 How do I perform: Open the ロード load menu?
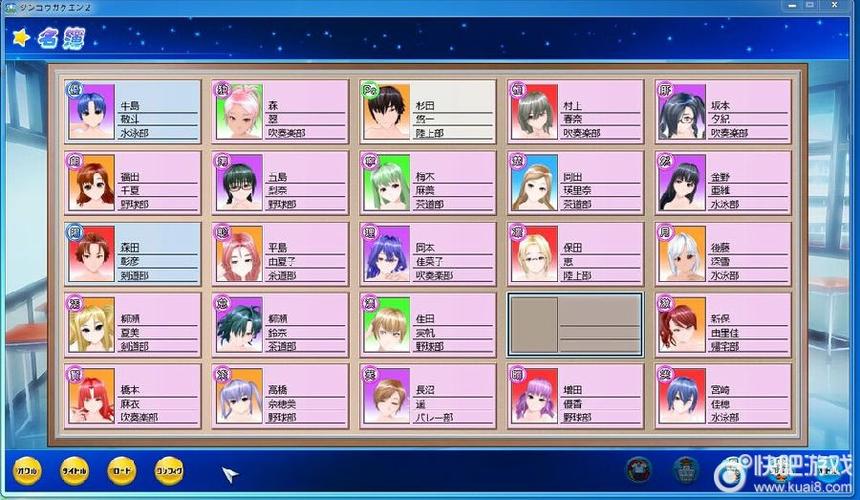(x=122, y=469)
